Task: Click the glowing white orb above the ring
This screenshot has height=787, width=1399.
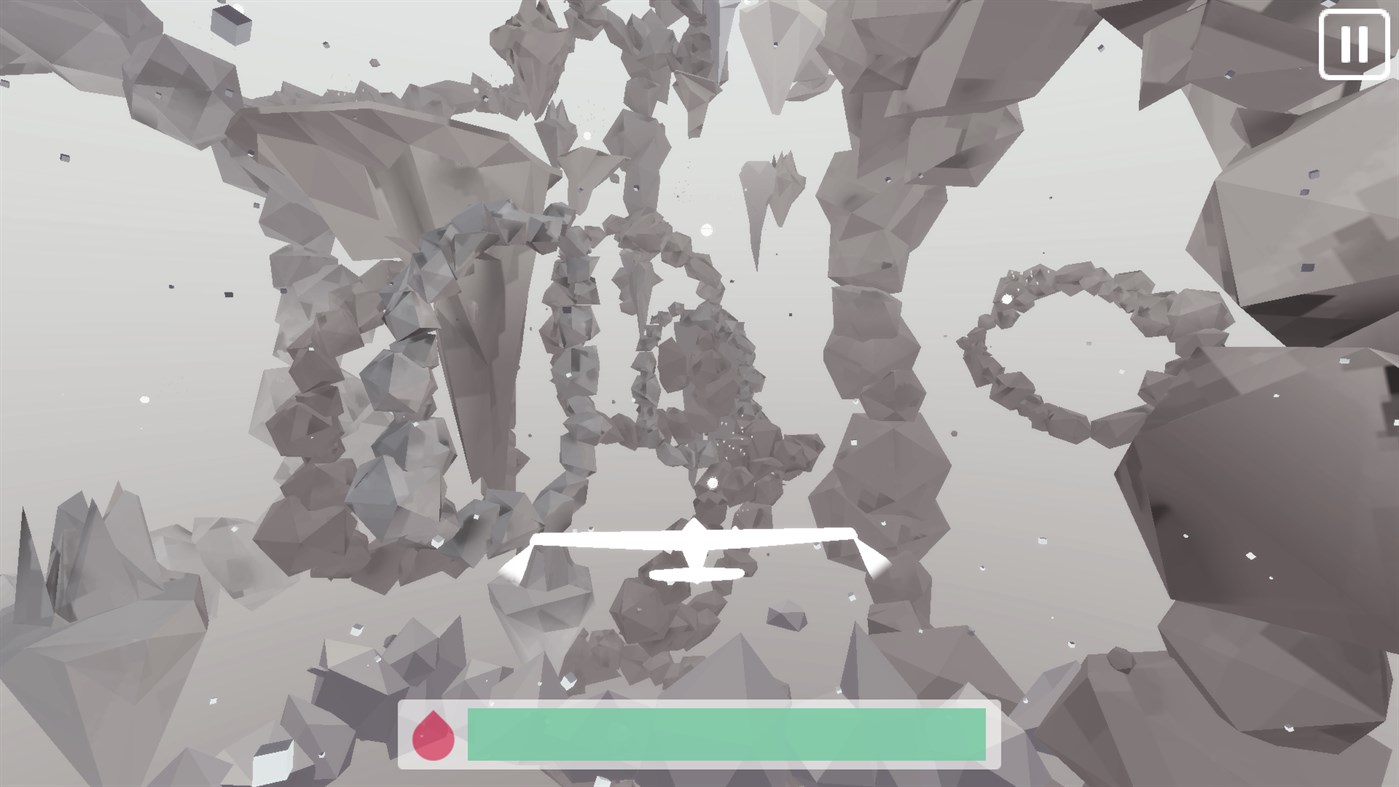Action: pos(705,230)
